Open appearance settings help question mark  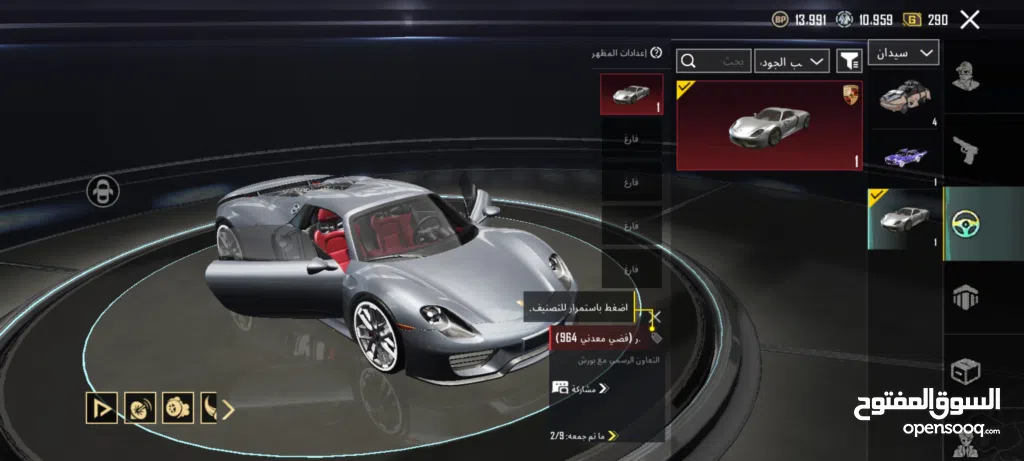(x=656, y=53)
